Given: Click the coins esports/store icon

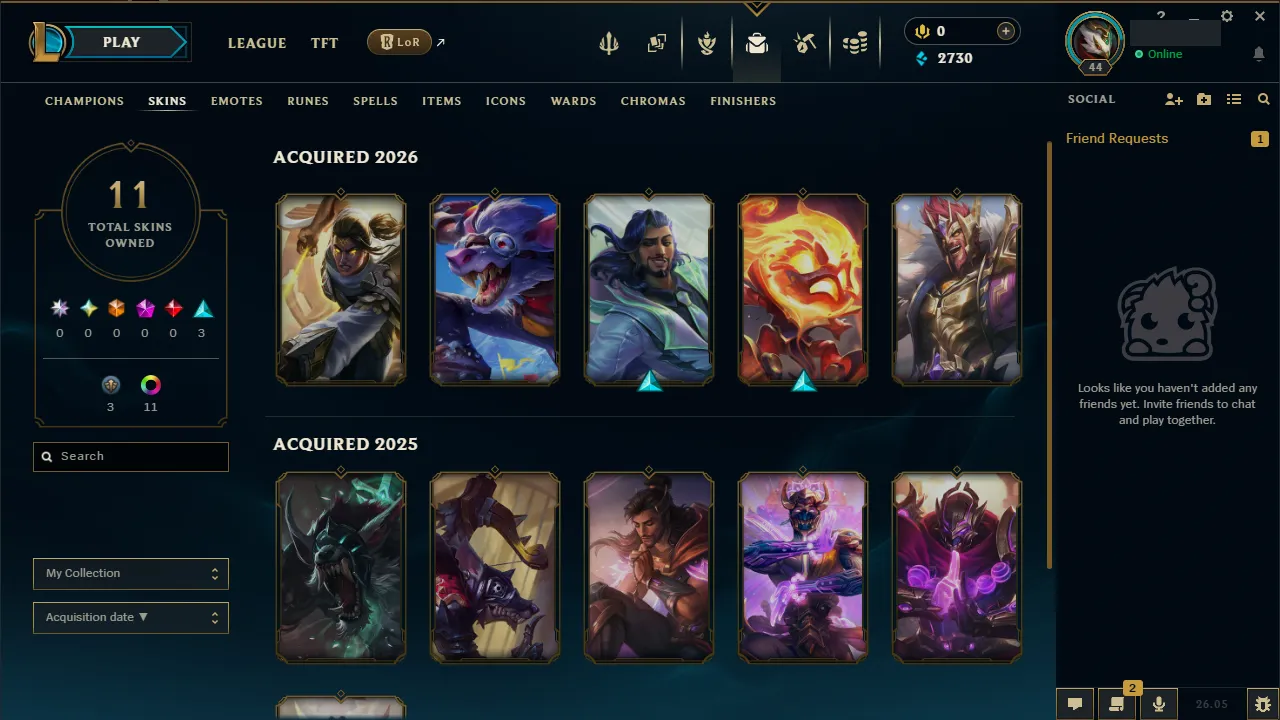Looking at the screenshot, I should click(x=855, y=43).
